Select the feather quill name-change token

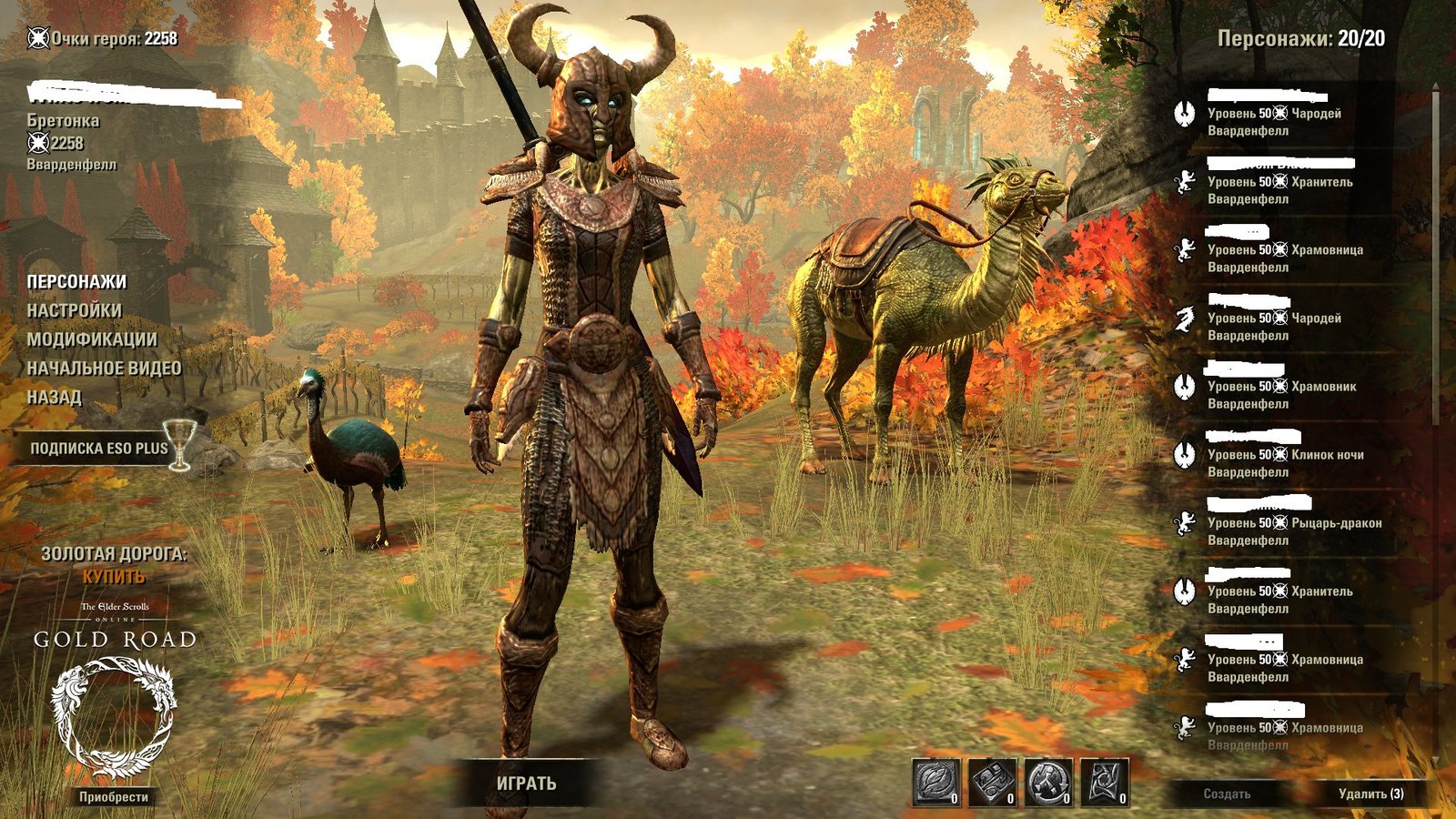point(936,783)
